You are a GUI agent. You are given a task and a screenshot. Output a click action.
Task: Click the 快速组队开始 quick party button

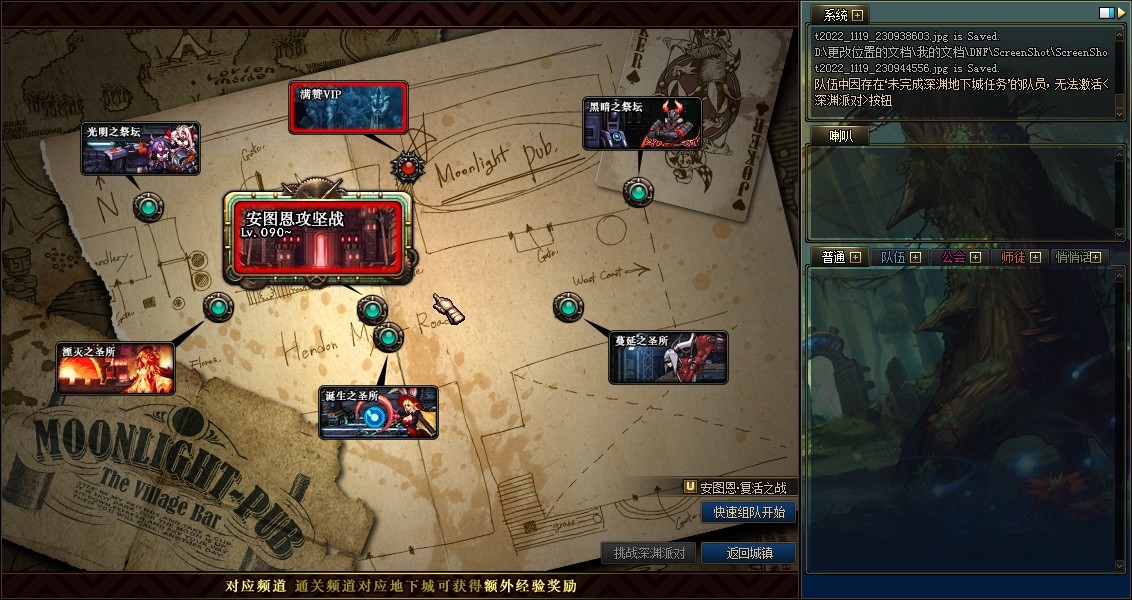point(749,512)
